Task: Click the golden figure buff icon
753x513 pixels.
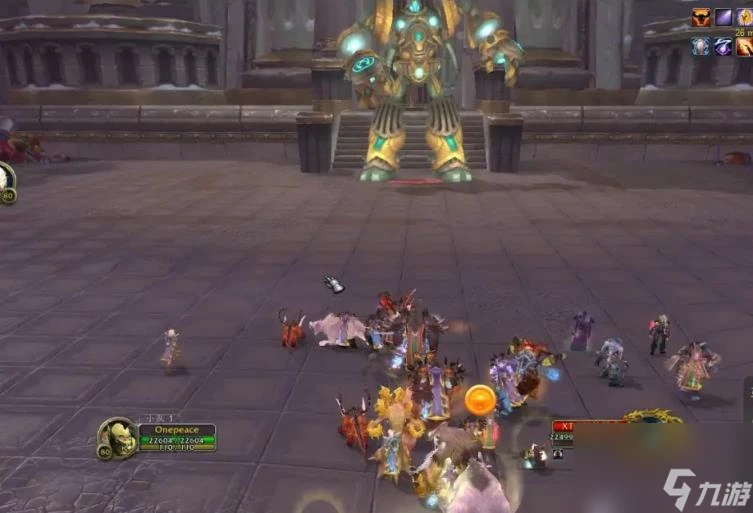Action: click(744, 17)
